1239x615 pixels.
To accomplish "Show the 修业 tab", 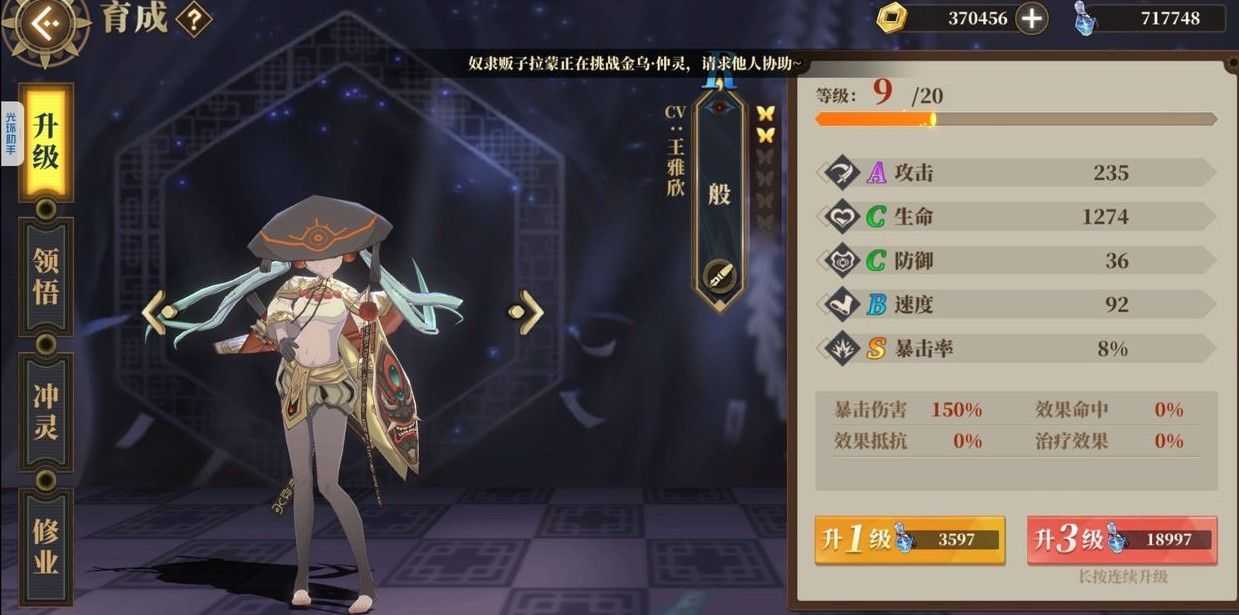I will [x=46, y=545].
